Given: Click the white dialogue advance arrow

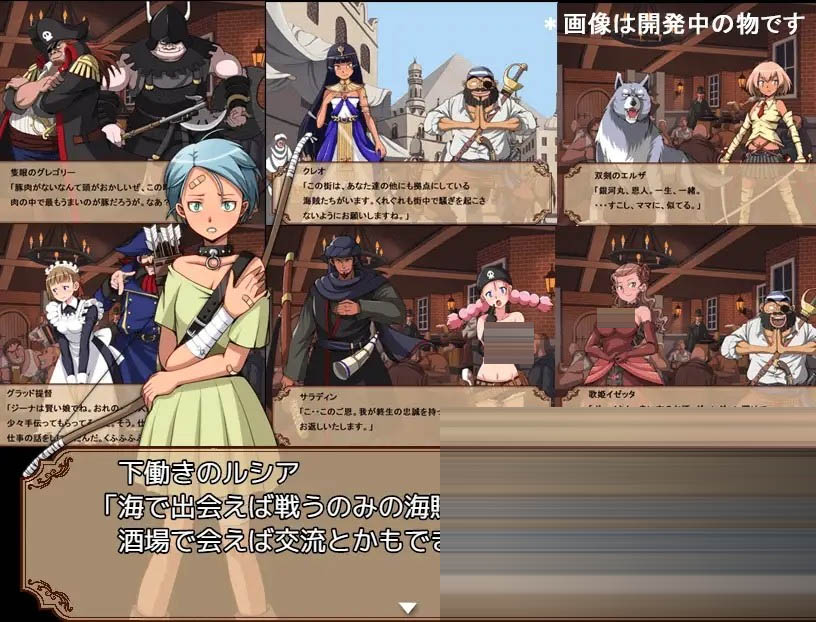Looking at the screenshot, I should (407, 607).
